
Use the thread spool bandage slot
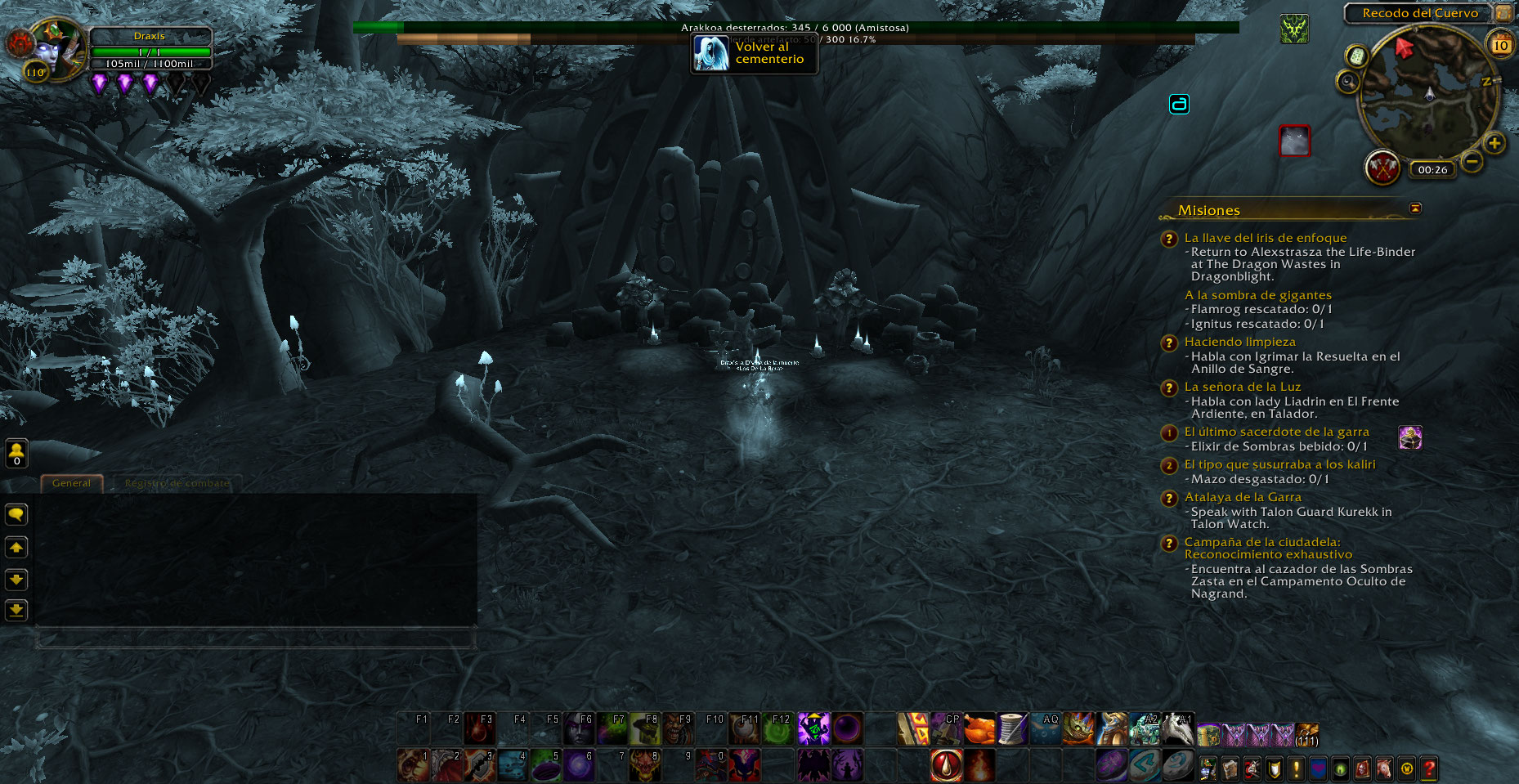pos(1012,729)
